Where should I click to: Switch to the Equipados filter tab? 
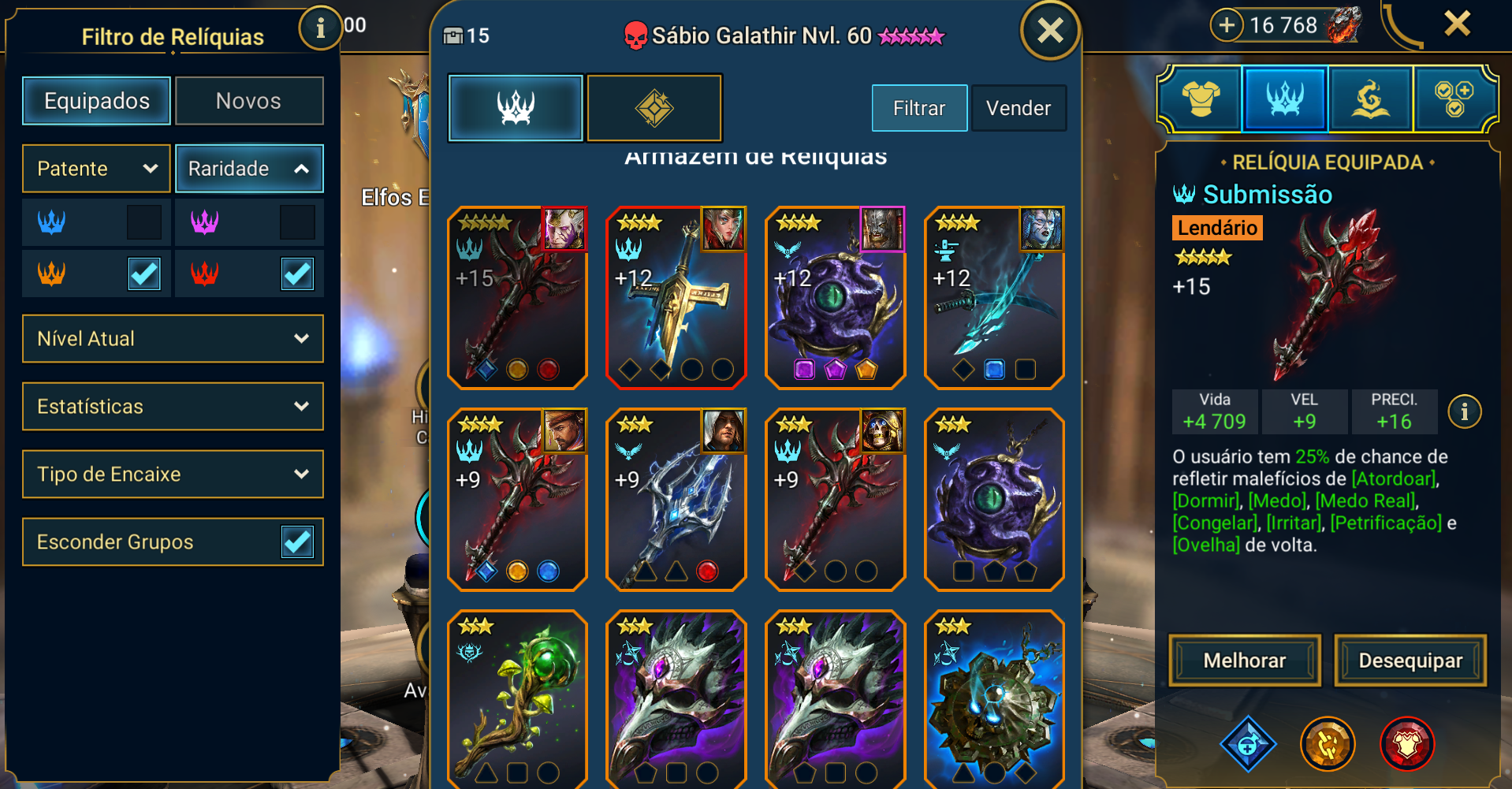coord(96,101)
